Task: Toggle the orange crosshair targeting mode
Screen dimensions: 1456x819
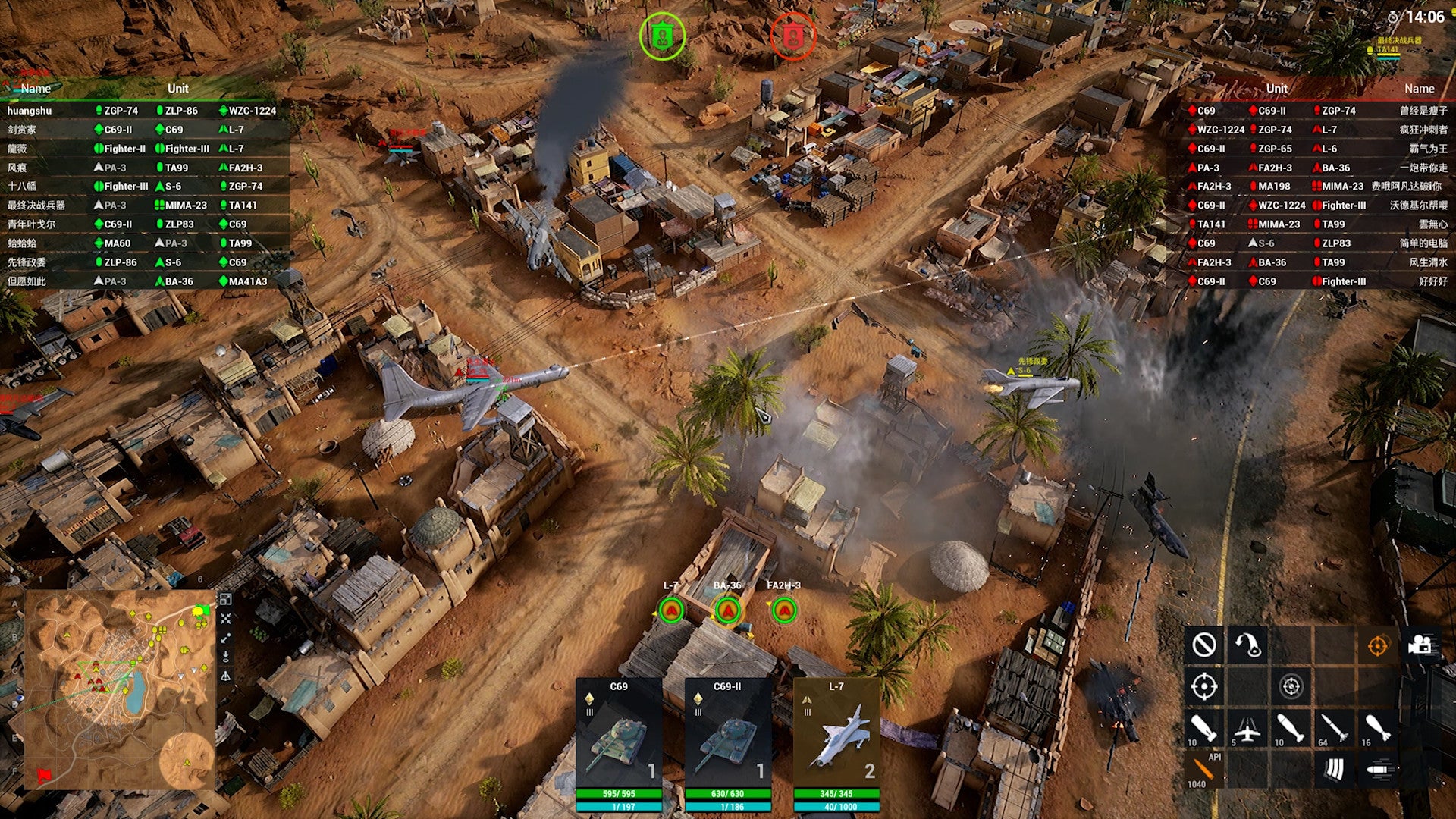Action: [1377, 645]
